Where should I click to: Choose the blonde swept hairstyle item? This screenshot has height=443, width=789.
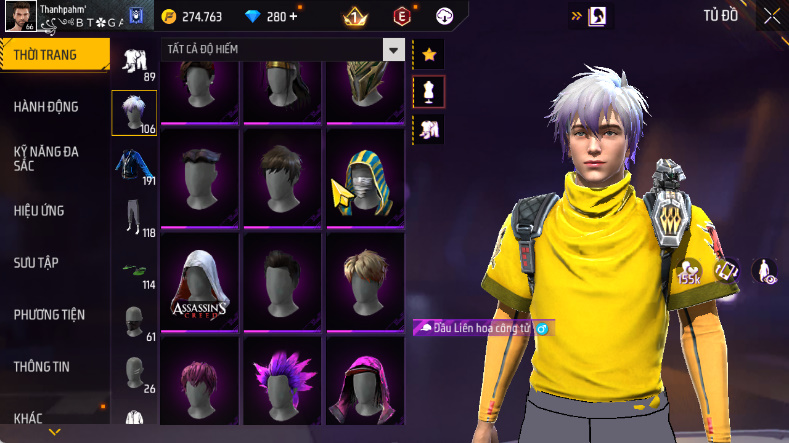tap(364, 280)
